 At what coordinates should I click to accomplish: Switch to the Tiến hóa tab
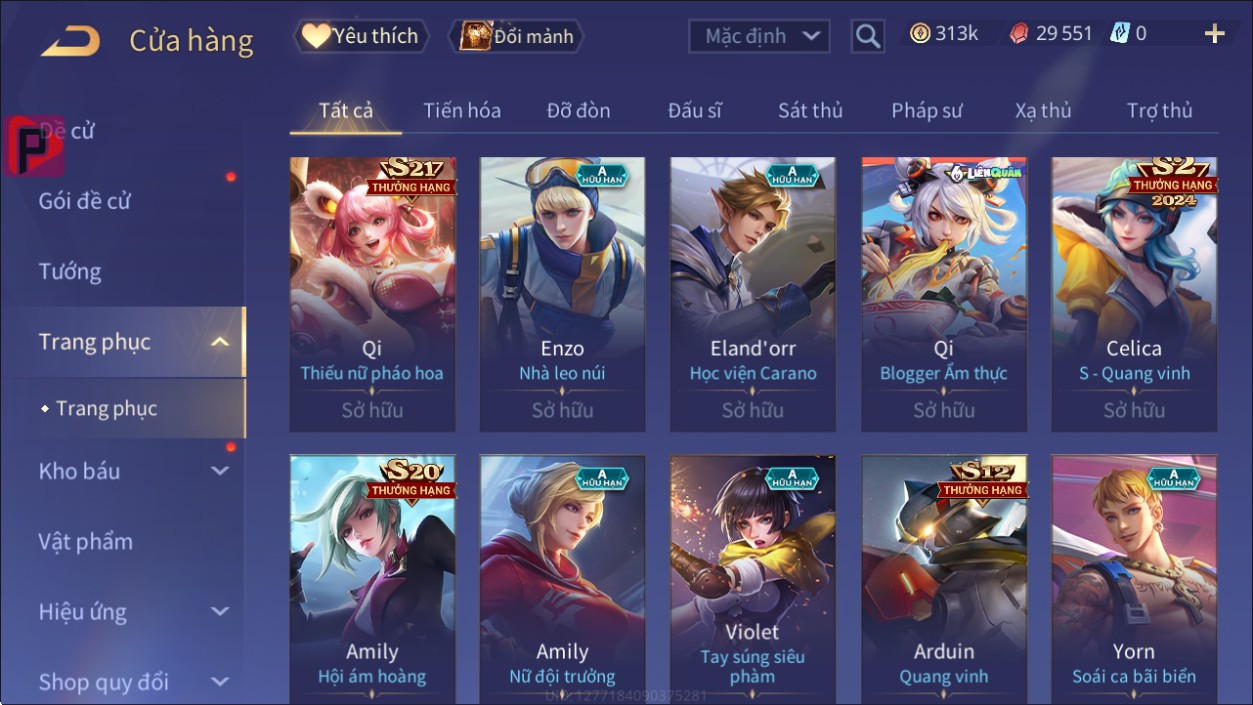(462, 111)
